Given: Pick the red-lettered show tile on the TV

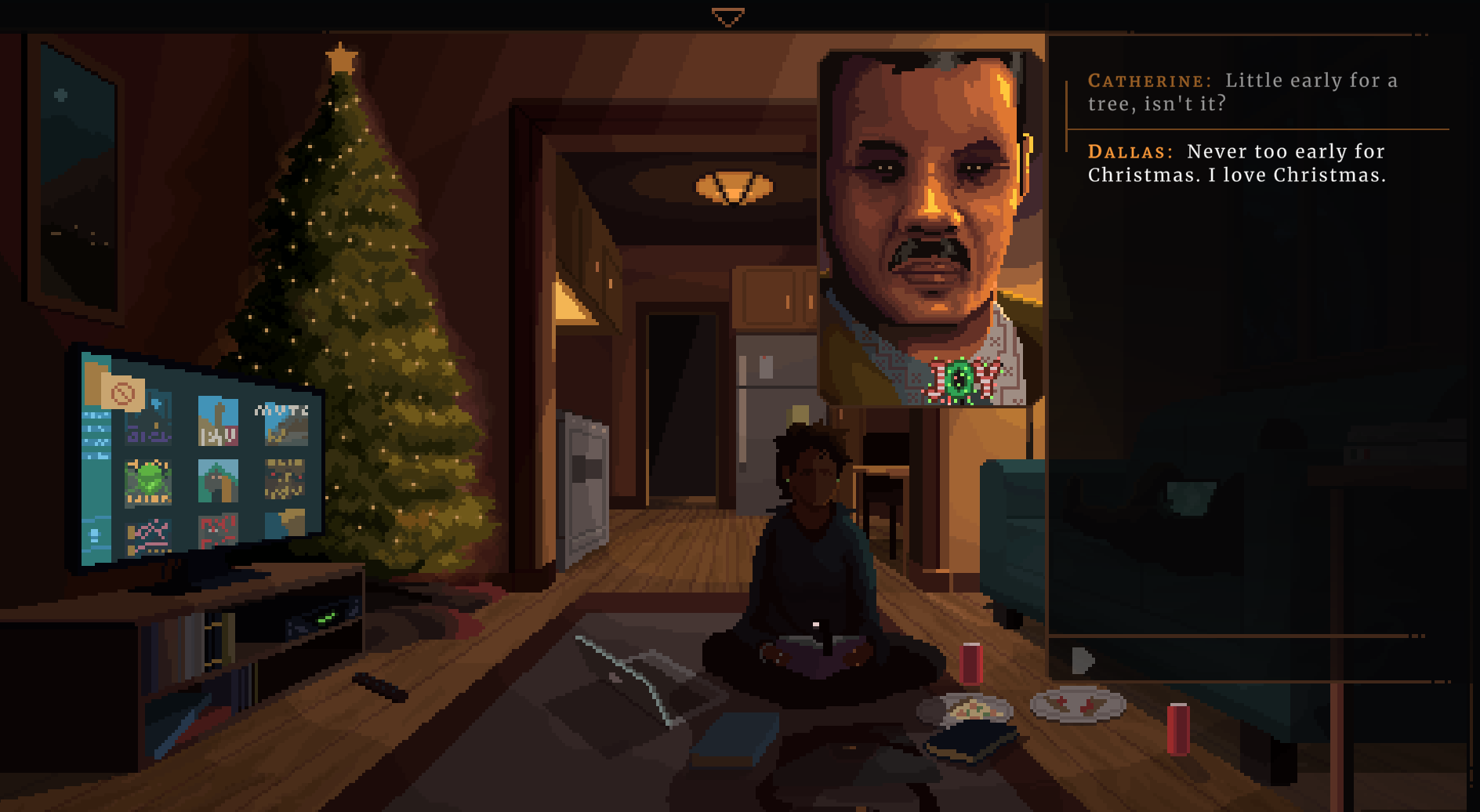Looking at the screenshot, I should click(x=218, y=531).
